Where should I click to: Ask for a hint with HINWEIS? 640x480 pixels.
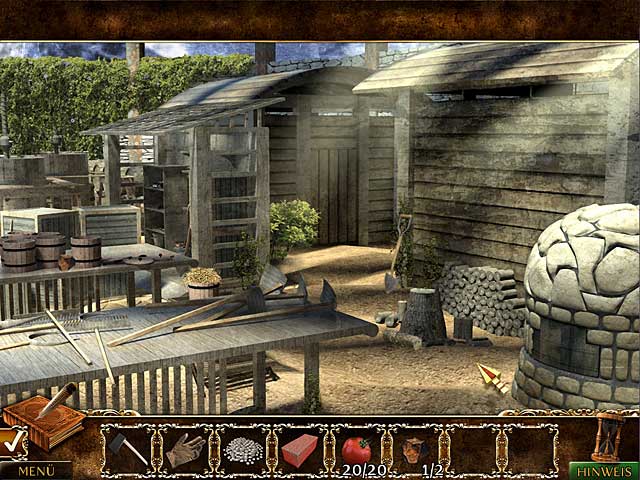coord(603,470)
